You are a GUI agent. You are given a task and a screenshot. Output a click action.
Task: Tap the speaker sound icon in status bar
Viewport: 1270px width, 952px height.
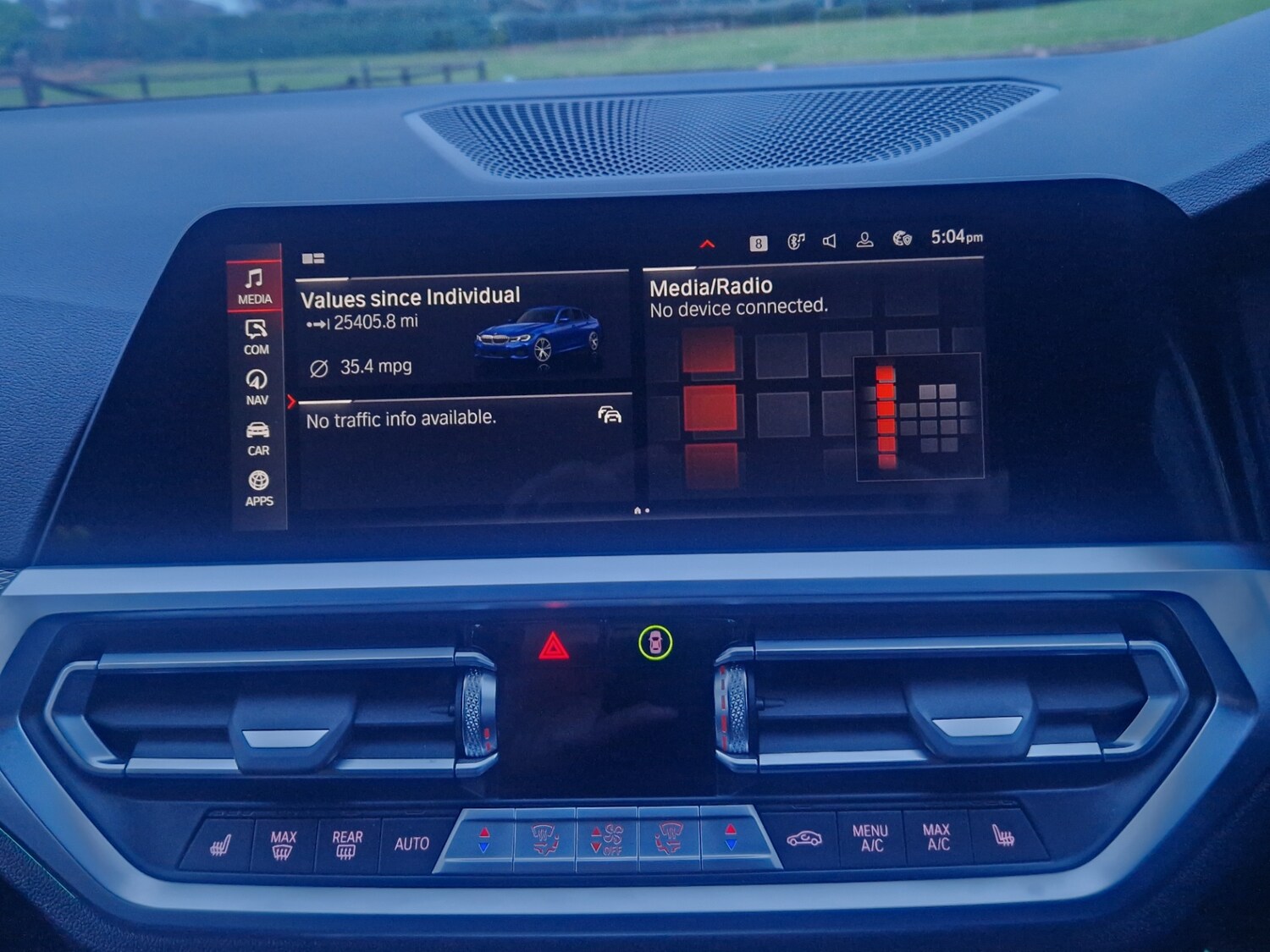tap(830, 242)
